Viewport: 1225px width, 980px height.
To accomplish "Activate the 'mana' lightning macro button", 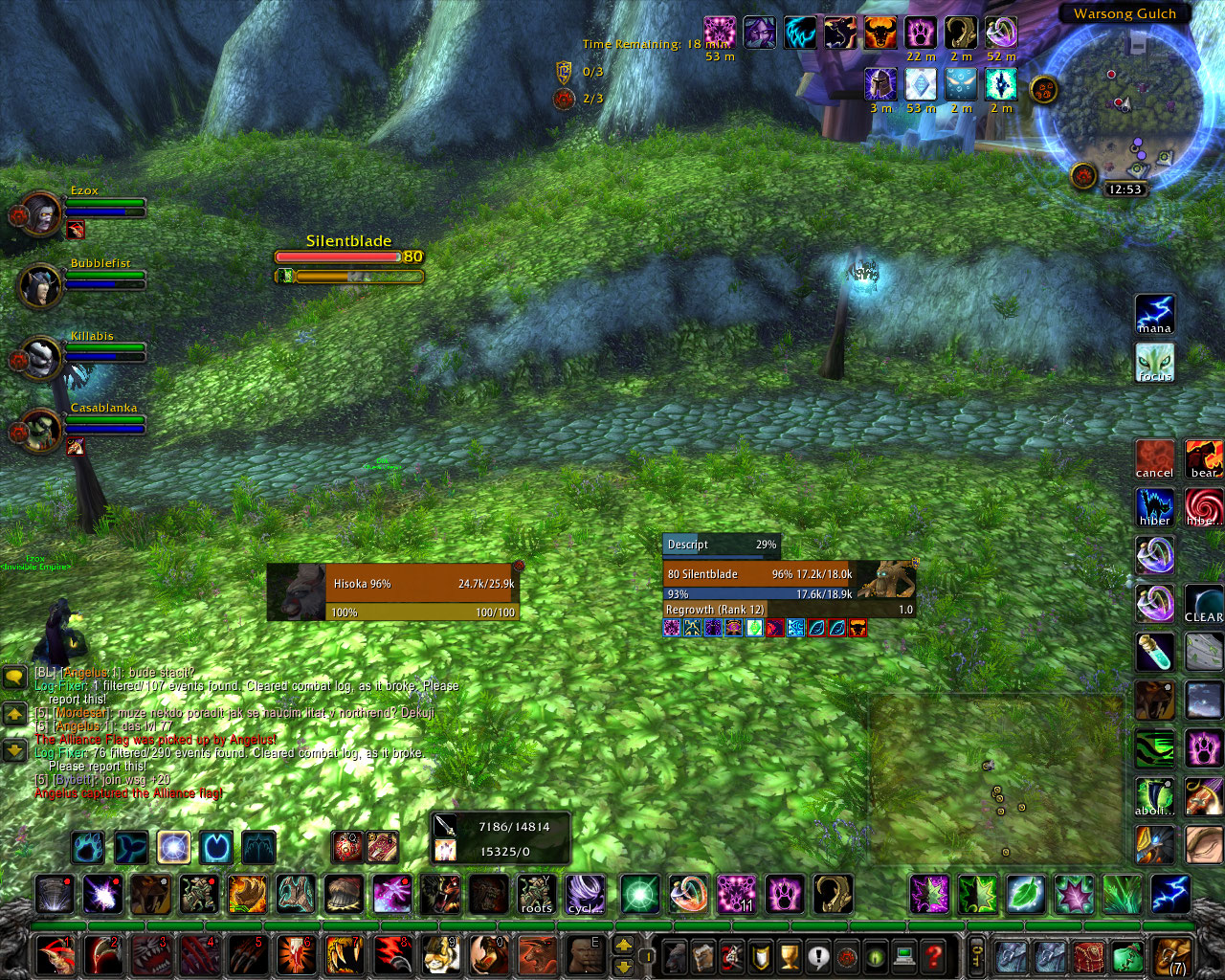I will [x=1154, y=315].
